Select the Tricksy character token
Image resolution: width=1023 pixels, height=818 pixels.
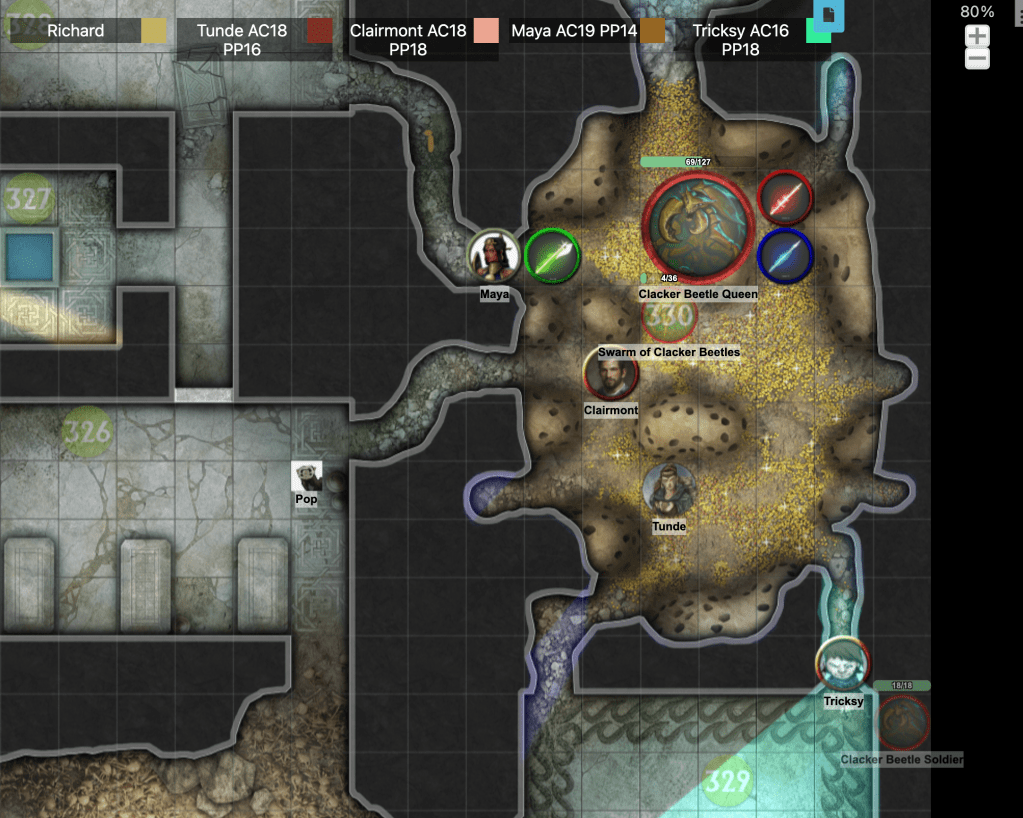tap(842, 664)
